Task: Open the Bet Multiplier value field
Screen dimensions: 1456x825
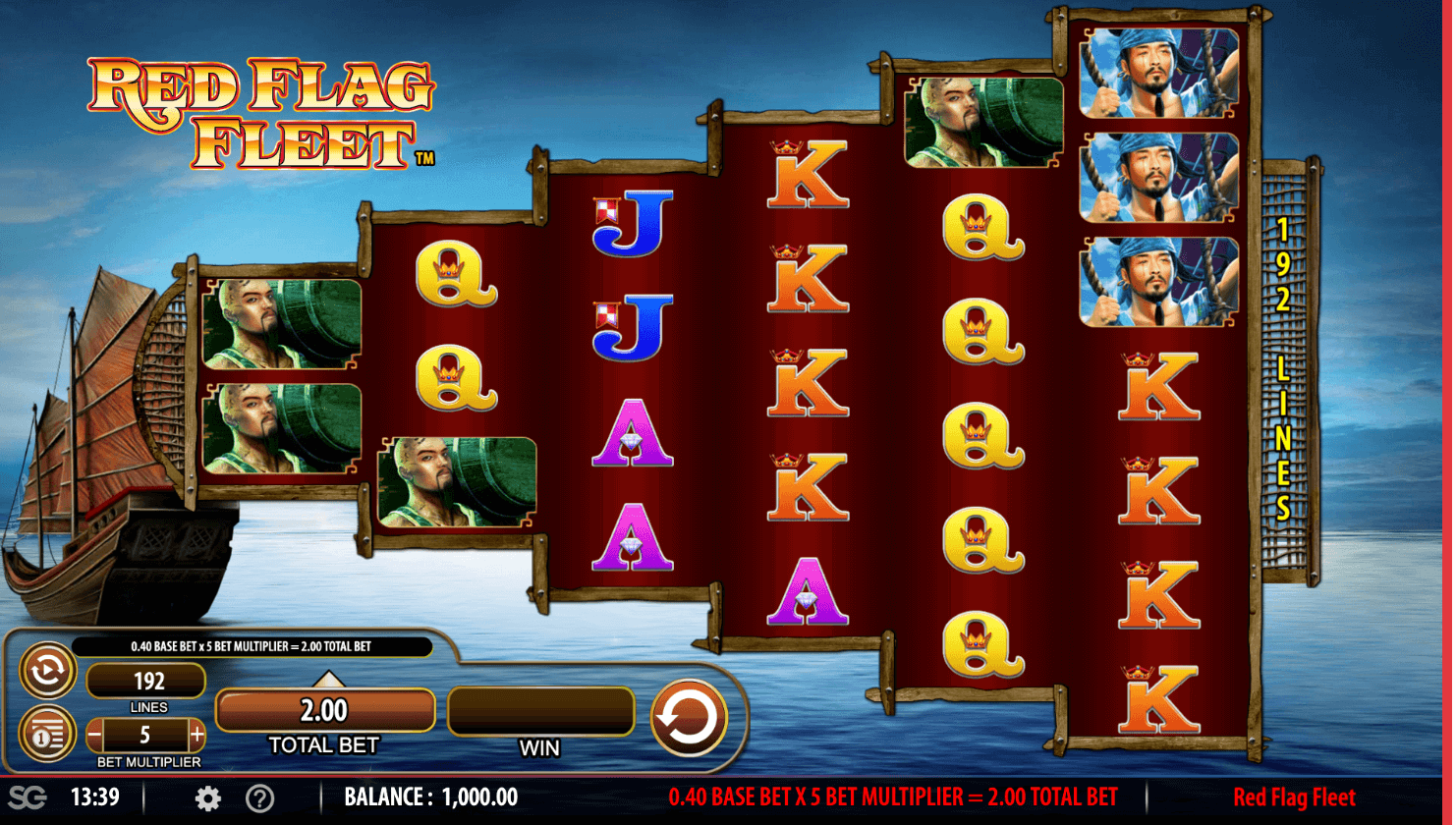Action: pos(147,735)
